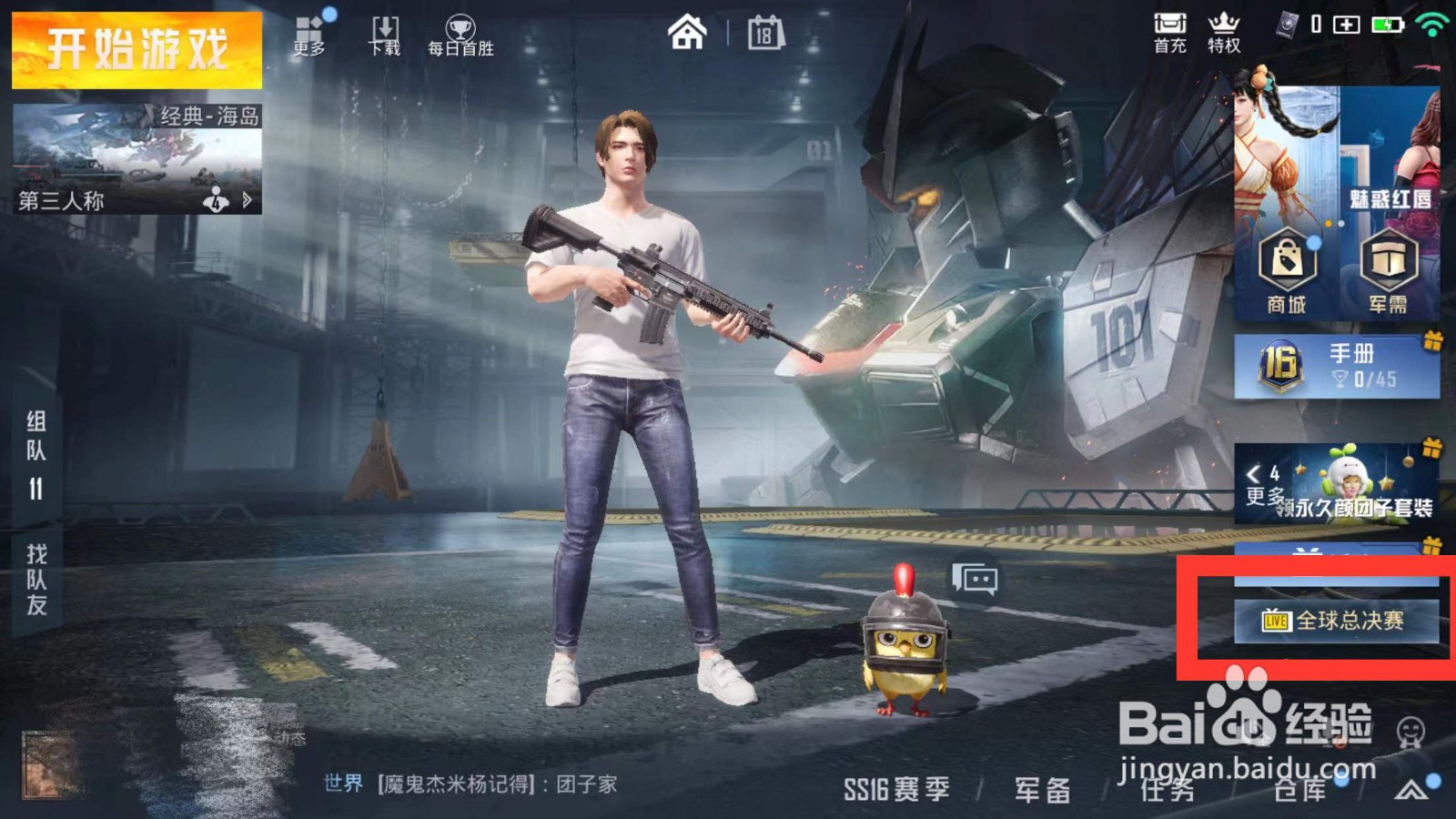
Task: Open the calendar events icon showing 18
Action: 765,31
